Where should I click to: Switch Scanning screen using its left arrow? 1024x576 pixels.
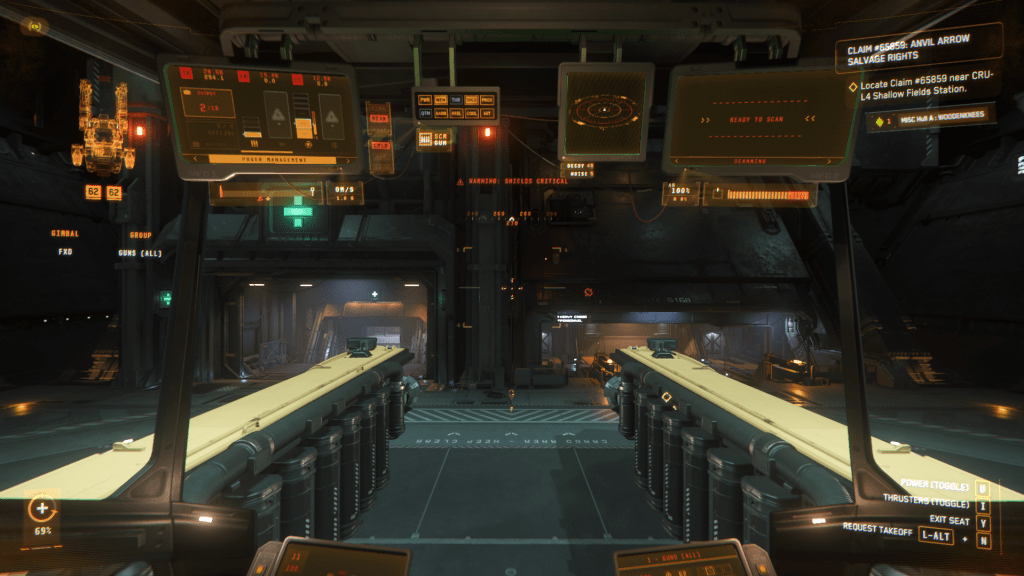(678, 160)
